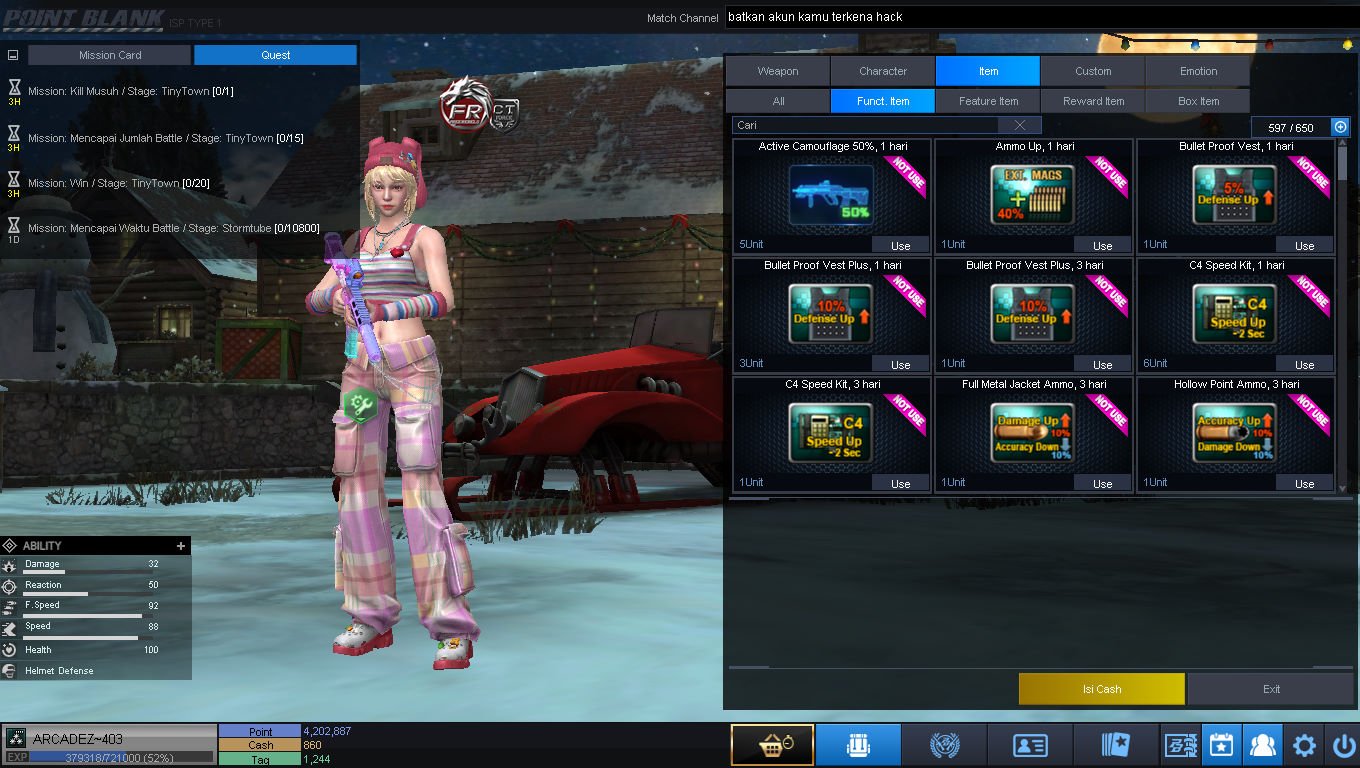Select the Custom tab
Image resolution: width=1360 pixels, height=768 pixels.
1093,71
